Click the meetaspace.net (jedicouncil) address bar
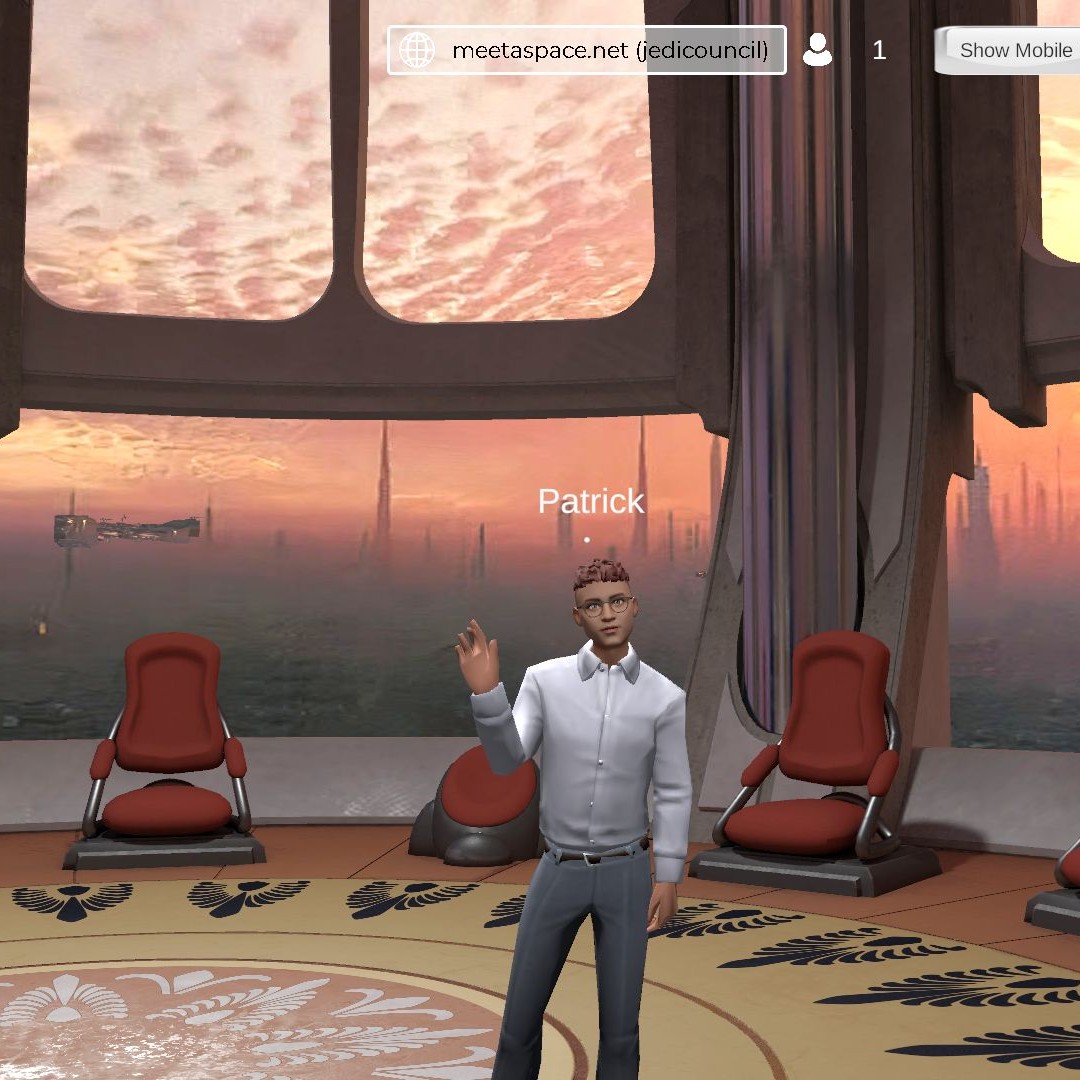Screen dimensions: 1080x1080 (x=609, y=50)
